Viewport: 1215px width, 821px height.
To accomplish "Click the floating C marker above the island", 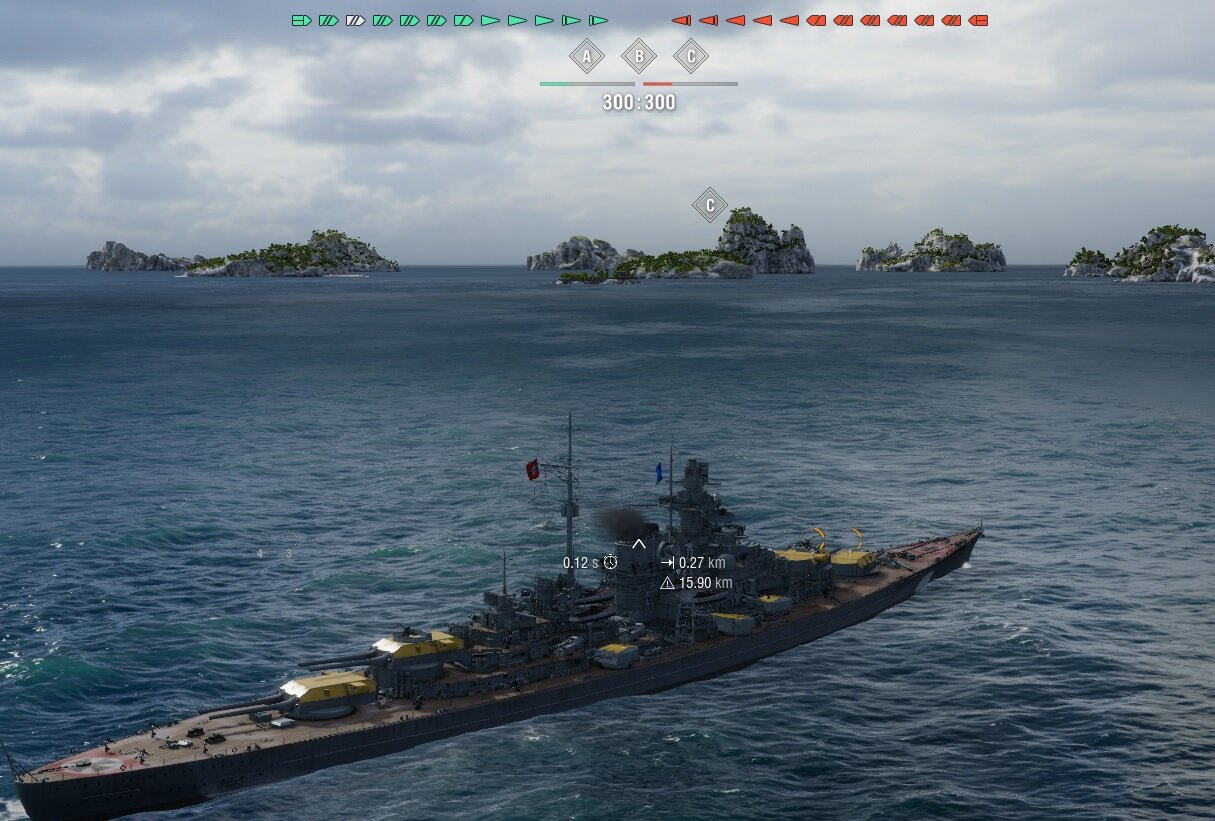I will [710, 206].
